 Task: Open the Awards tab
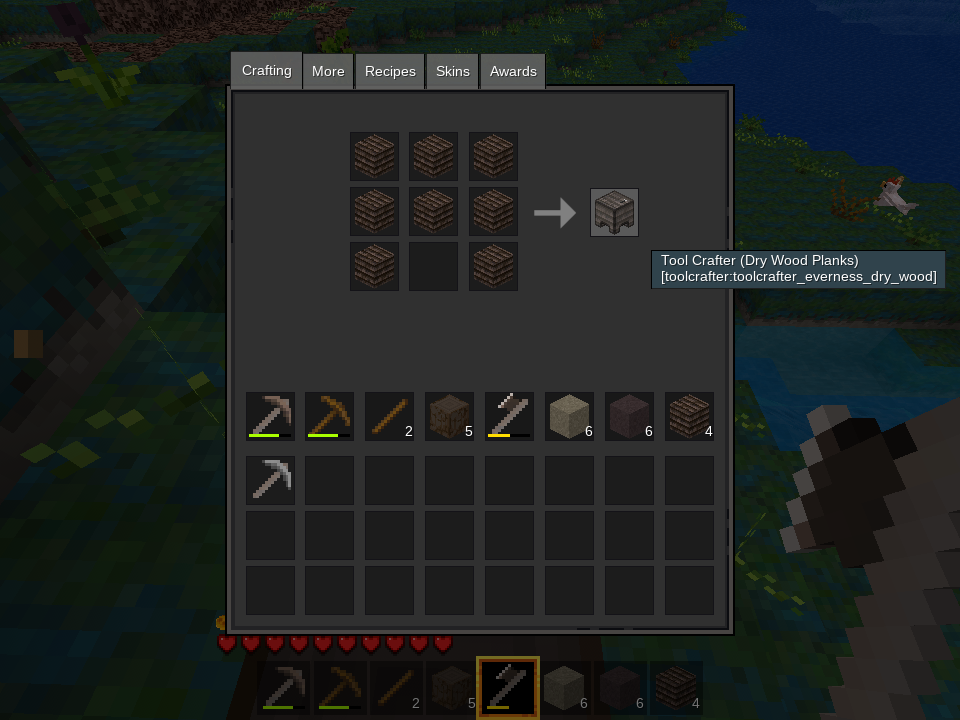(513, 72)
